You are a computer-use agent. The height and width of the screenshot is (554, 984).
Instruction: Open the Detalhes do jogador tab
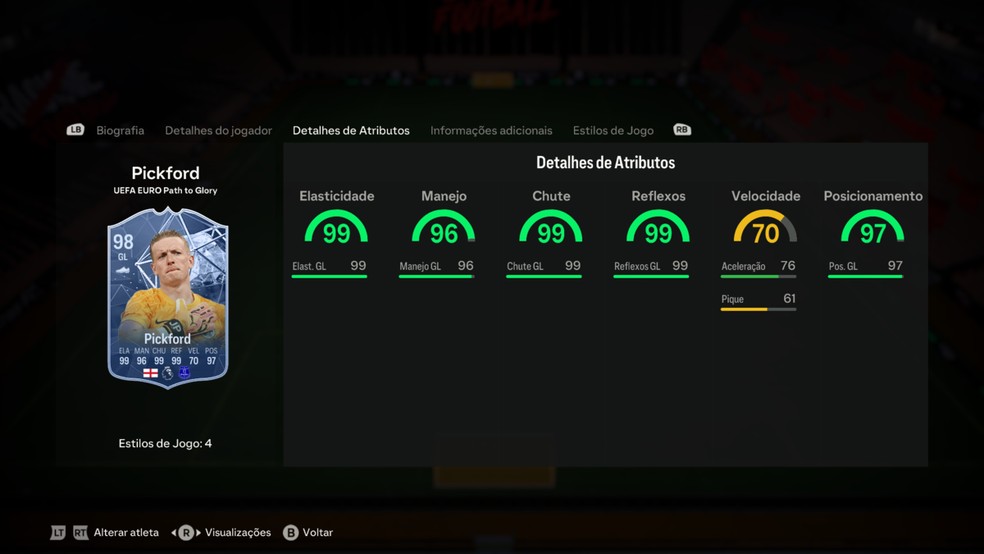pos(218,131)
